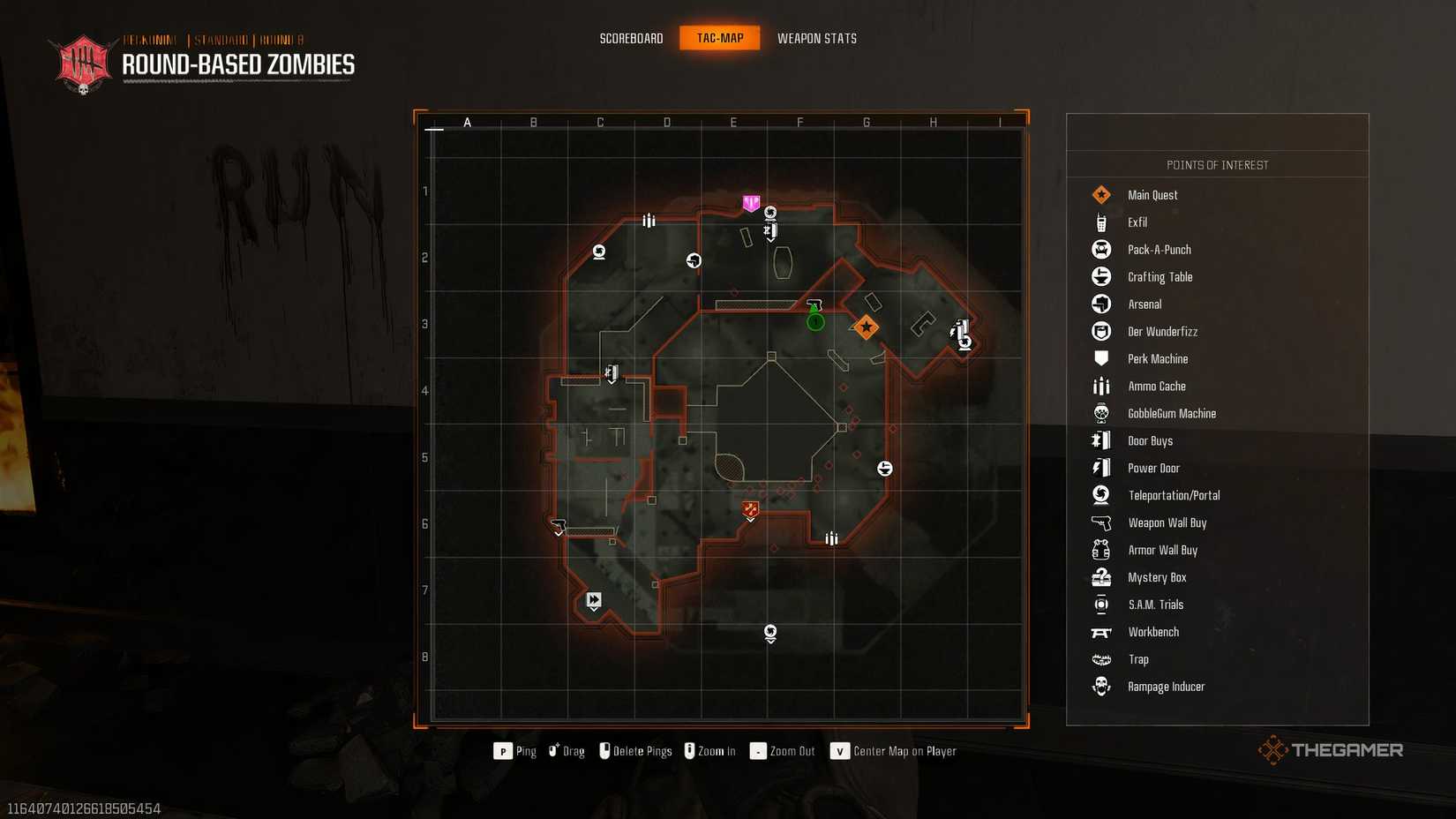Select the S.A.M. Trials icon in the legend
1456x819 pixels.
(1101, 604)
